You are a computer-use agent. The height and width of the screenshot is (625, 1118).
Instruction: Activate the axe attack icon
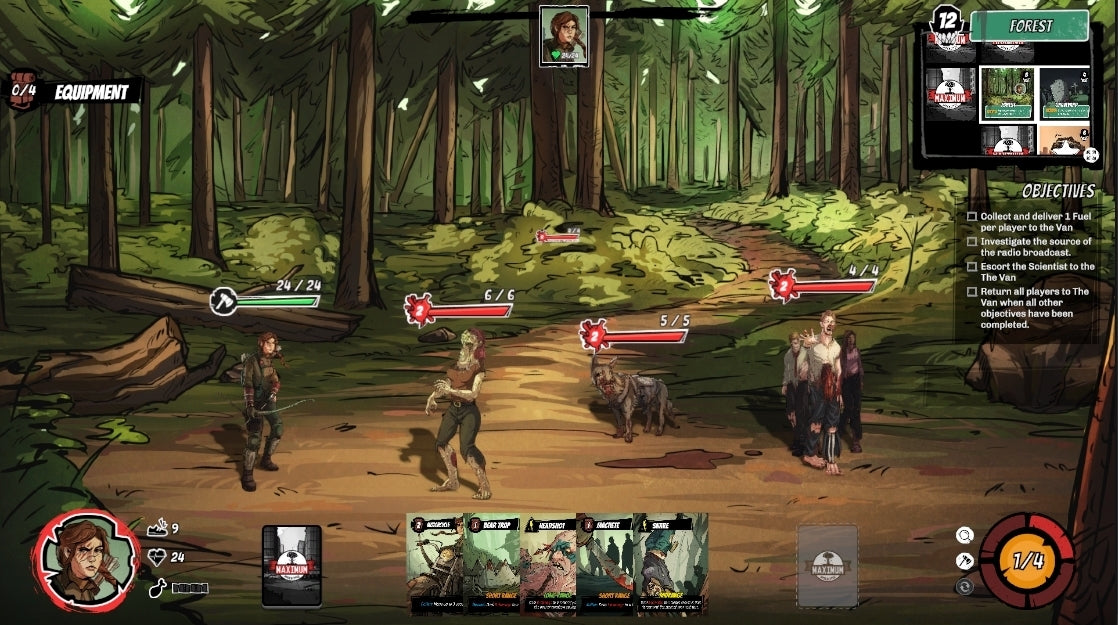(964, 561)
